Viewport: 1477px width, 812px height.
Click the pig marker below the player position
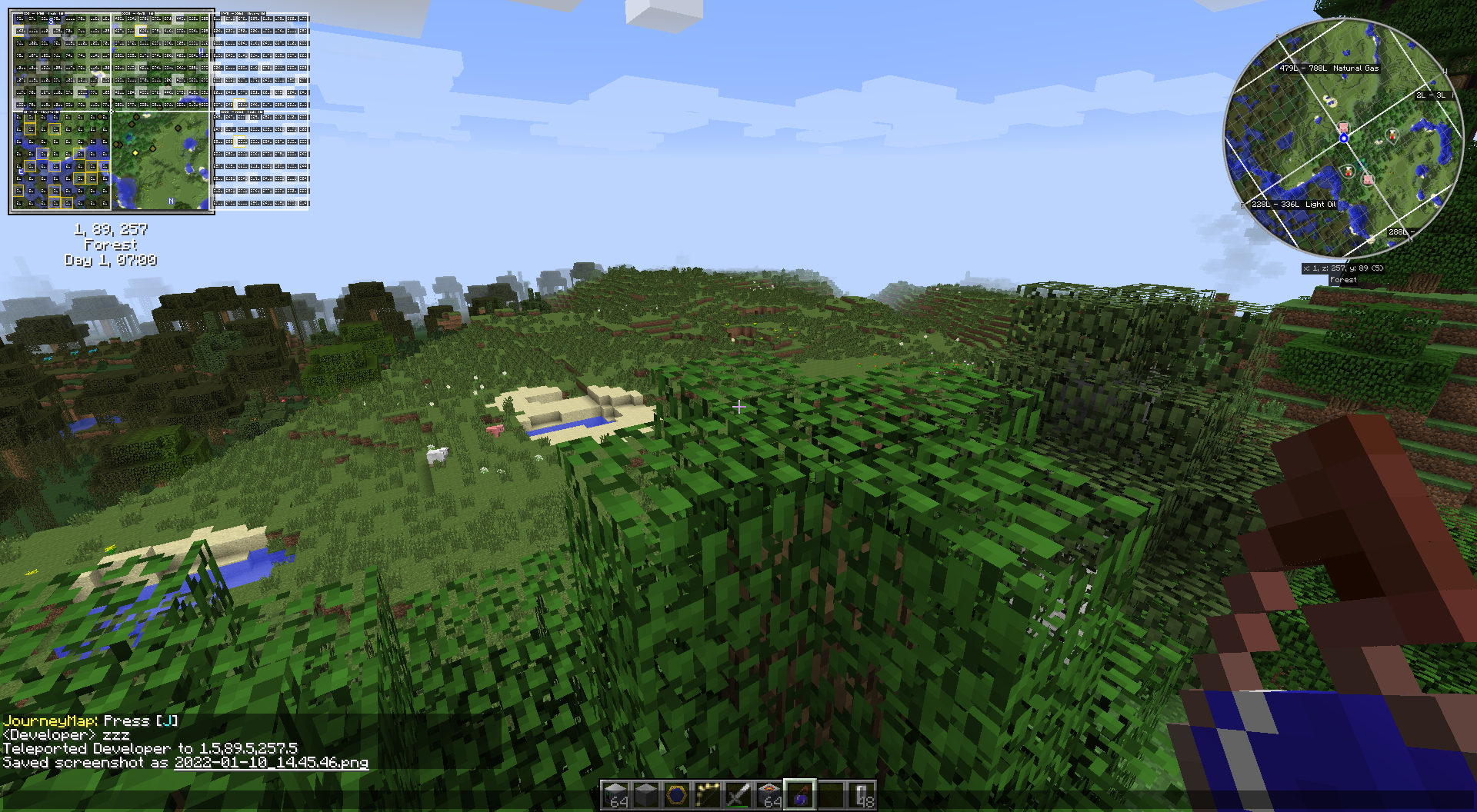coord(1367,180)
